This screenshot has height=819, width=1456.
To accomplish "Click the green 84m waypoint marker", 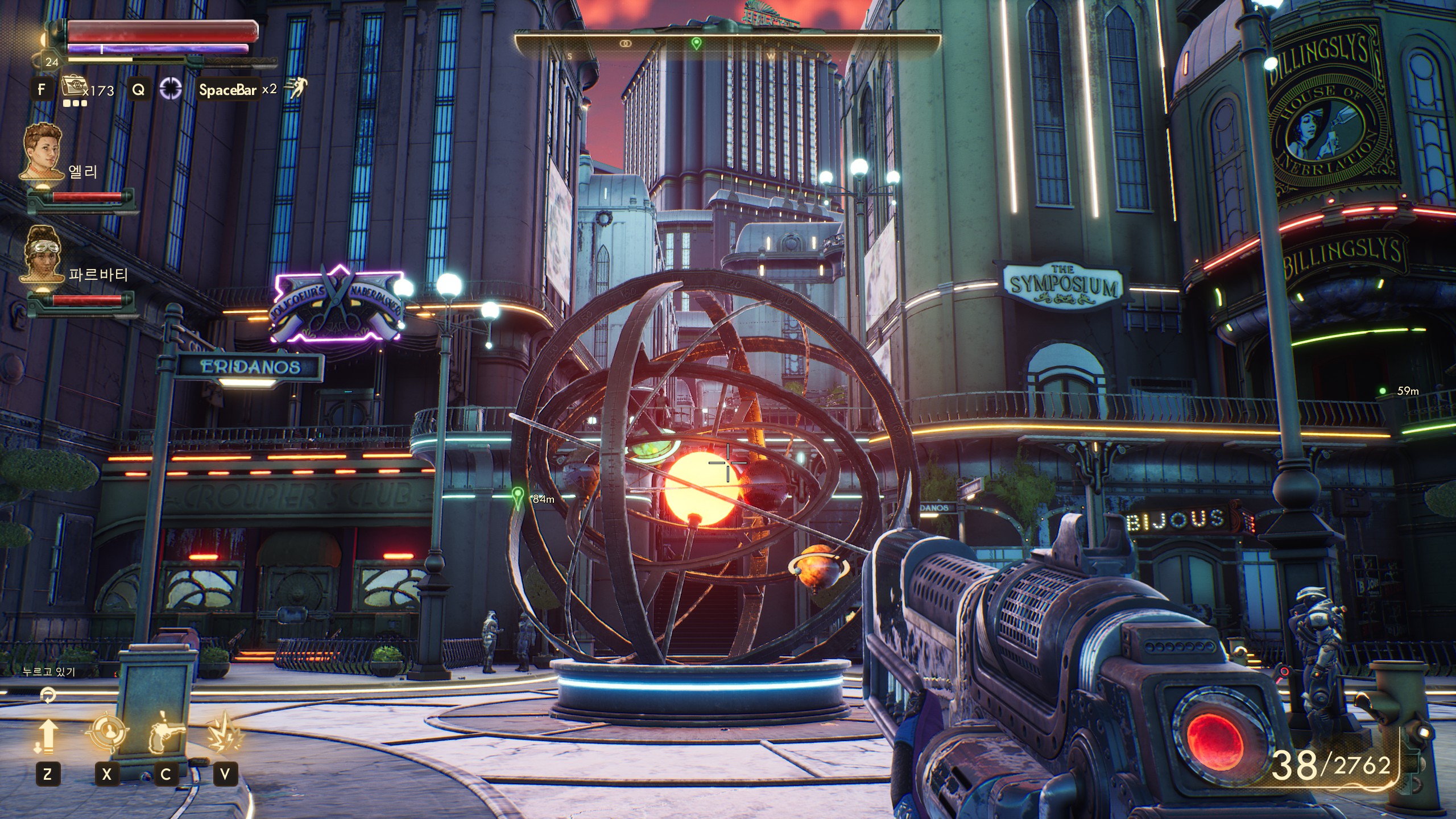I will click(518, 497).
